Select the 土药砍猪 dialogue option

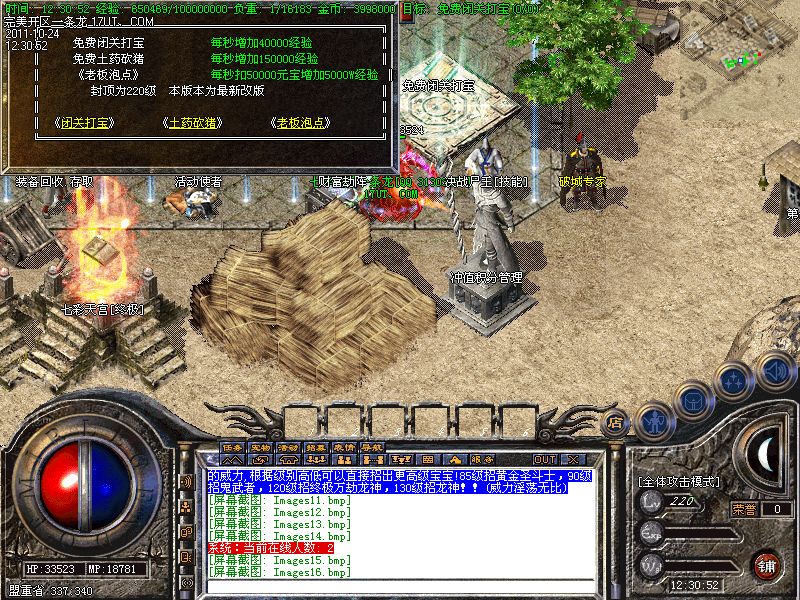[192, 122]
